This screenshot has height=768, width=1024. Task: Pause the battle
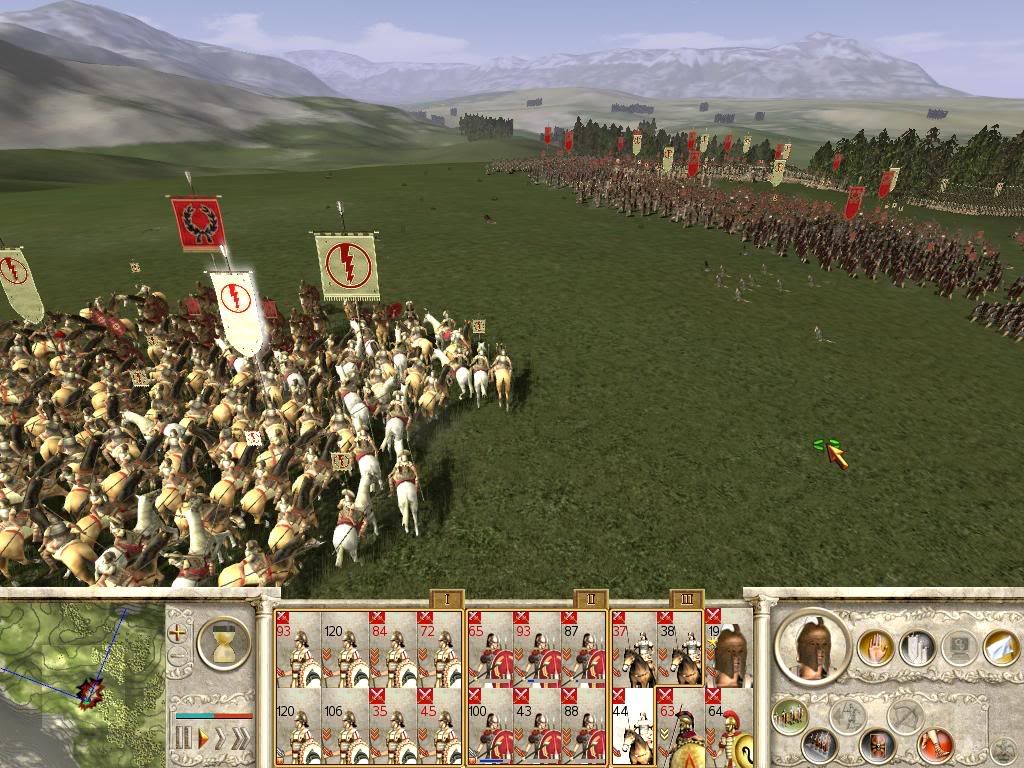pyautogui.click(x=183, y=739)
